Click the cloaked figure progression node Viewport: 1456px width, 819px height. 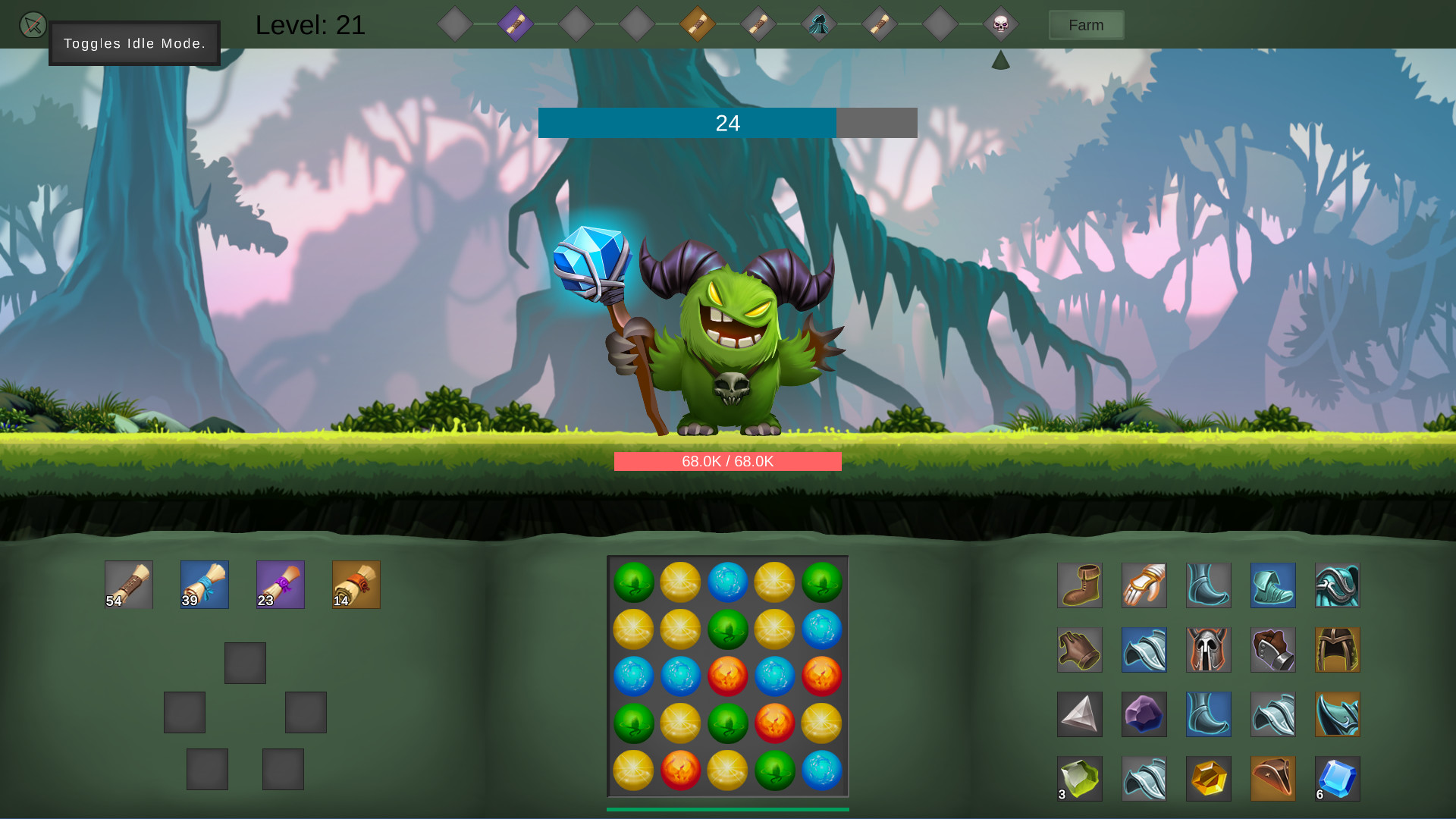(x=819, y=24)
